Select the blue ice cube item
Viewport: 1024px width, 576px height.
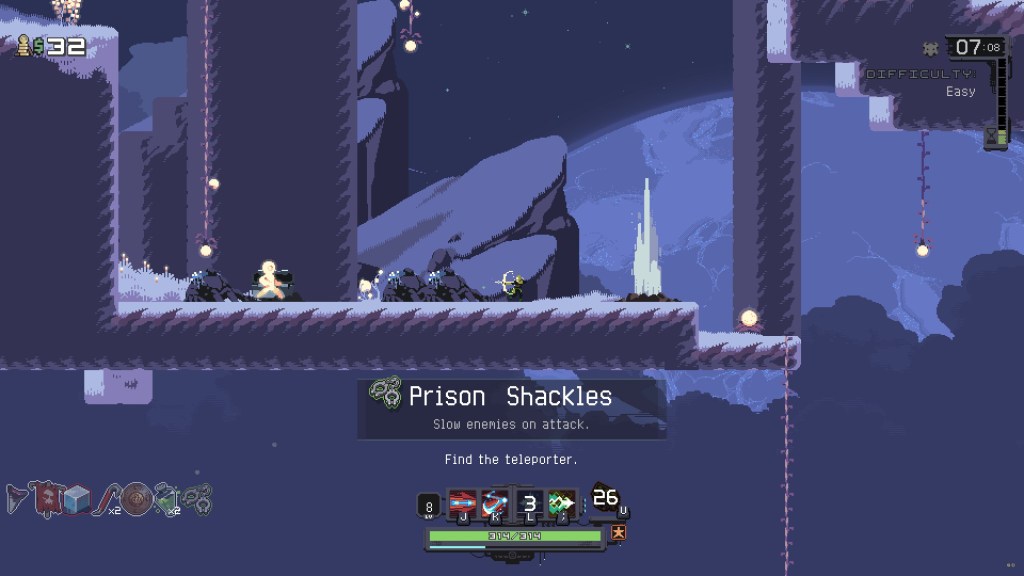77,498
